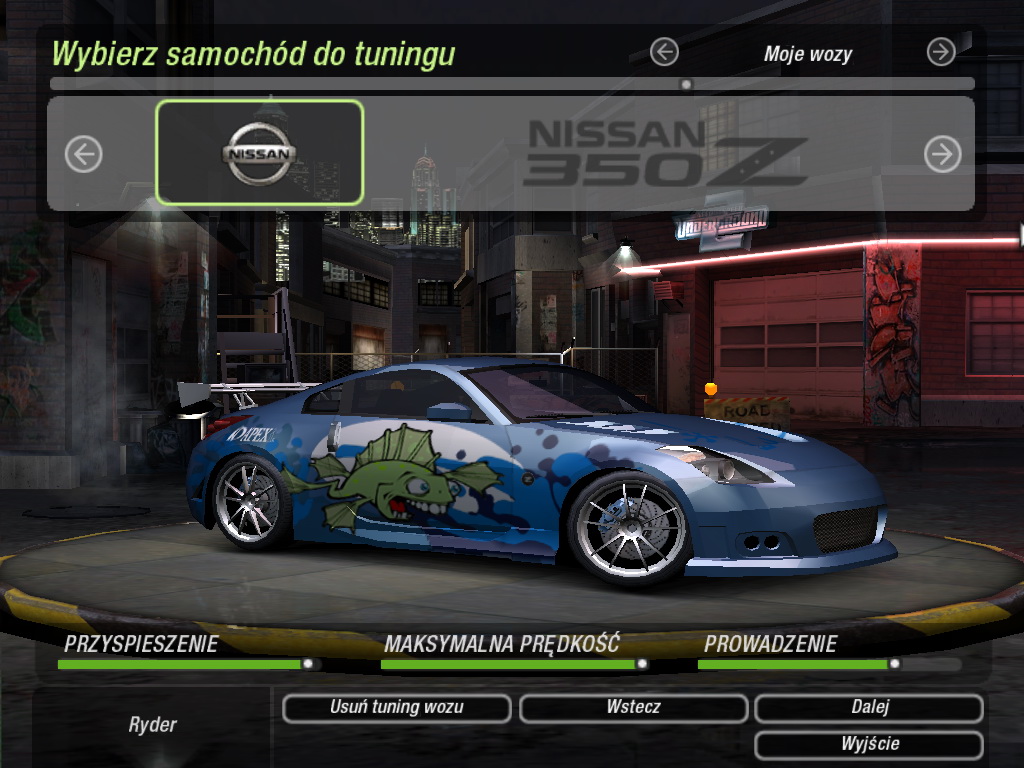Click the car list scrollbar handle

pos(686,85)
